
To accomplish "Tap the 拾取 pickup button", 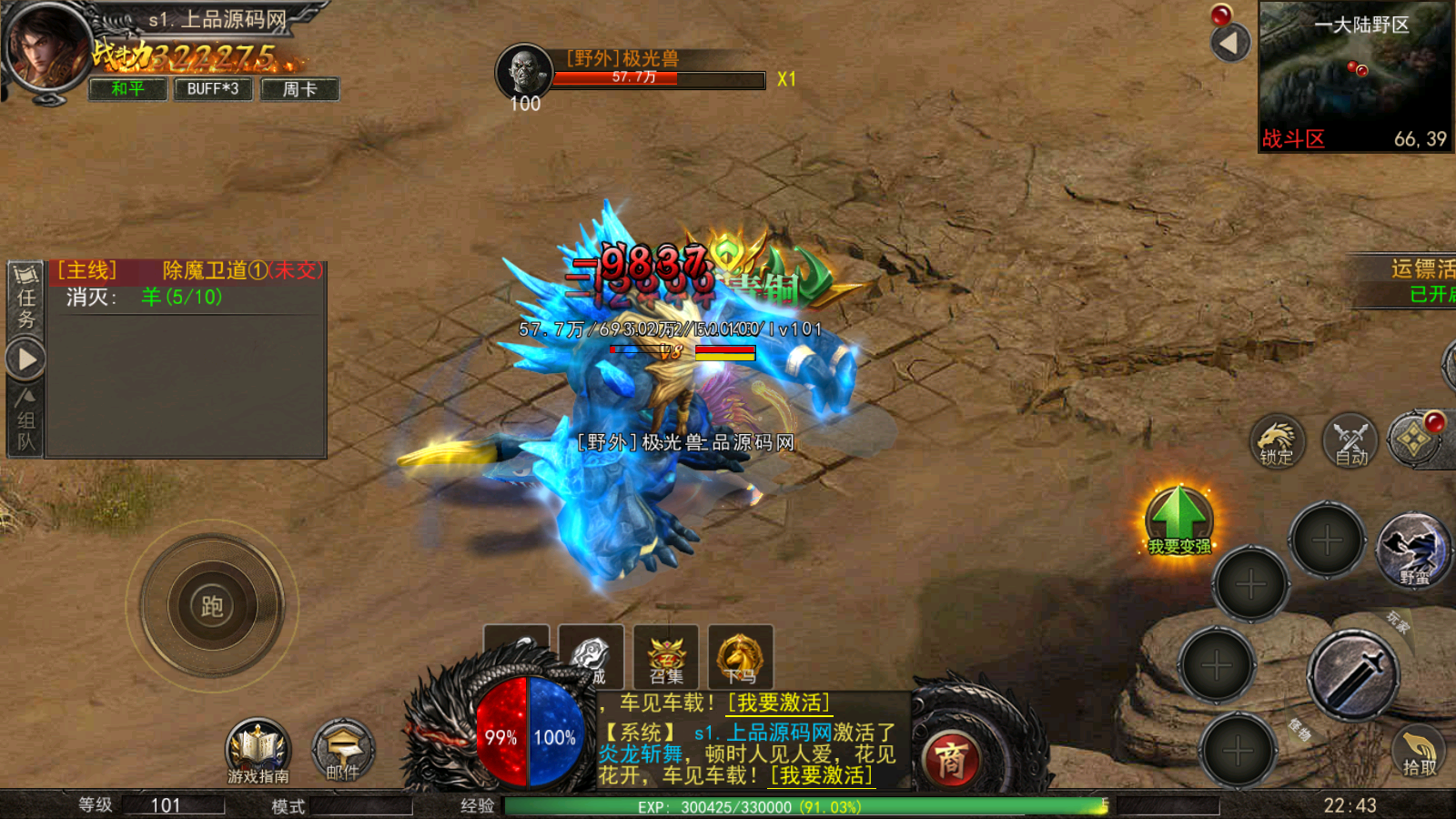I will click(1418, 753).
